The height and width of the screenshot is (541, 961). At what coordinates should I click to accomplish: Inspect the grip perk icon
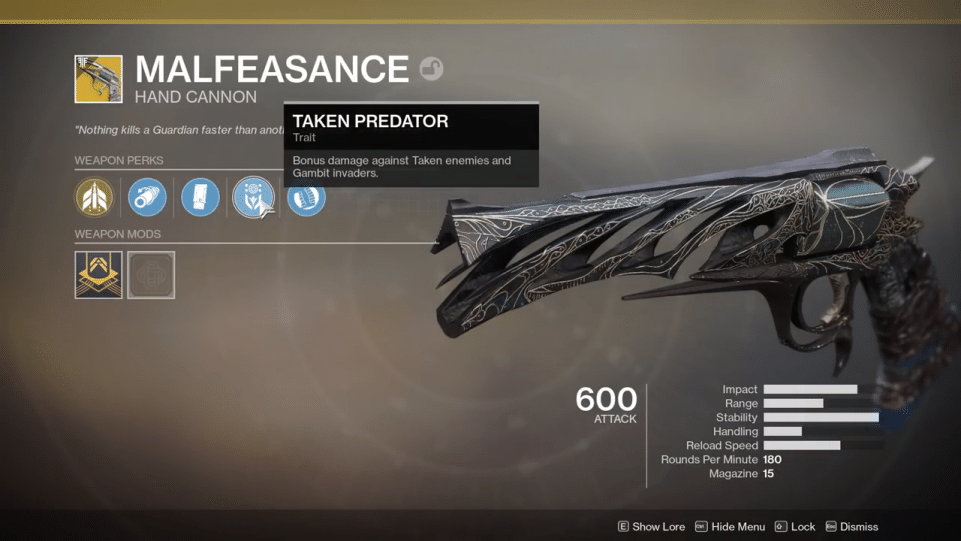click(306, 198)
